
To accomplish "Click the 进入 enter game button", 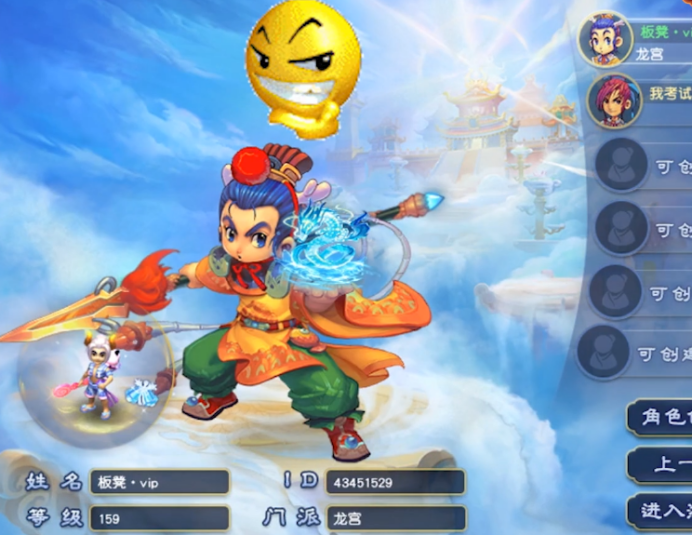I will tap(662, 511).
